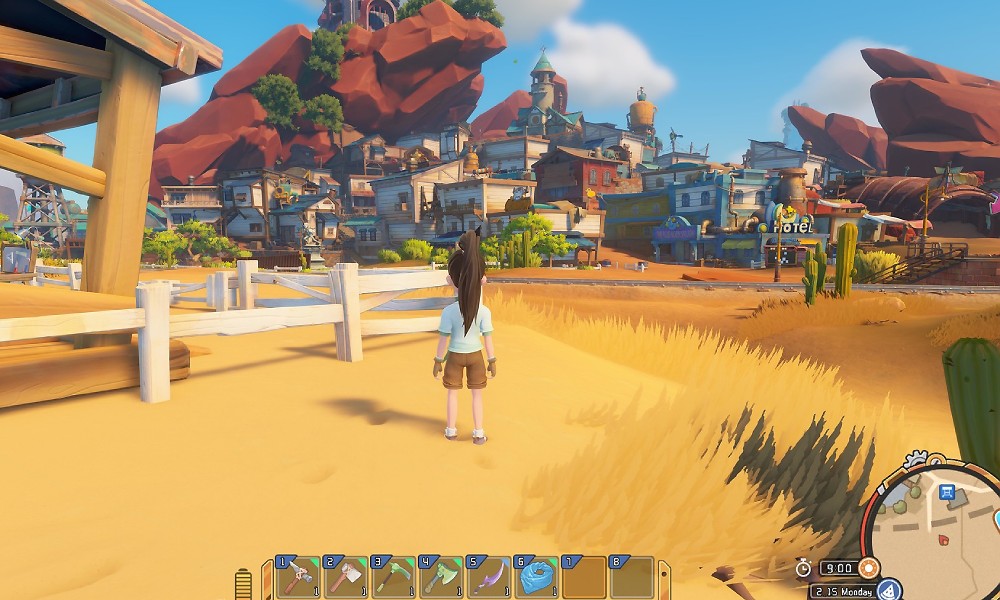1000x600 pixels.
Task: Click the stopwatch icon beside the clock
Action: [803, 568]
